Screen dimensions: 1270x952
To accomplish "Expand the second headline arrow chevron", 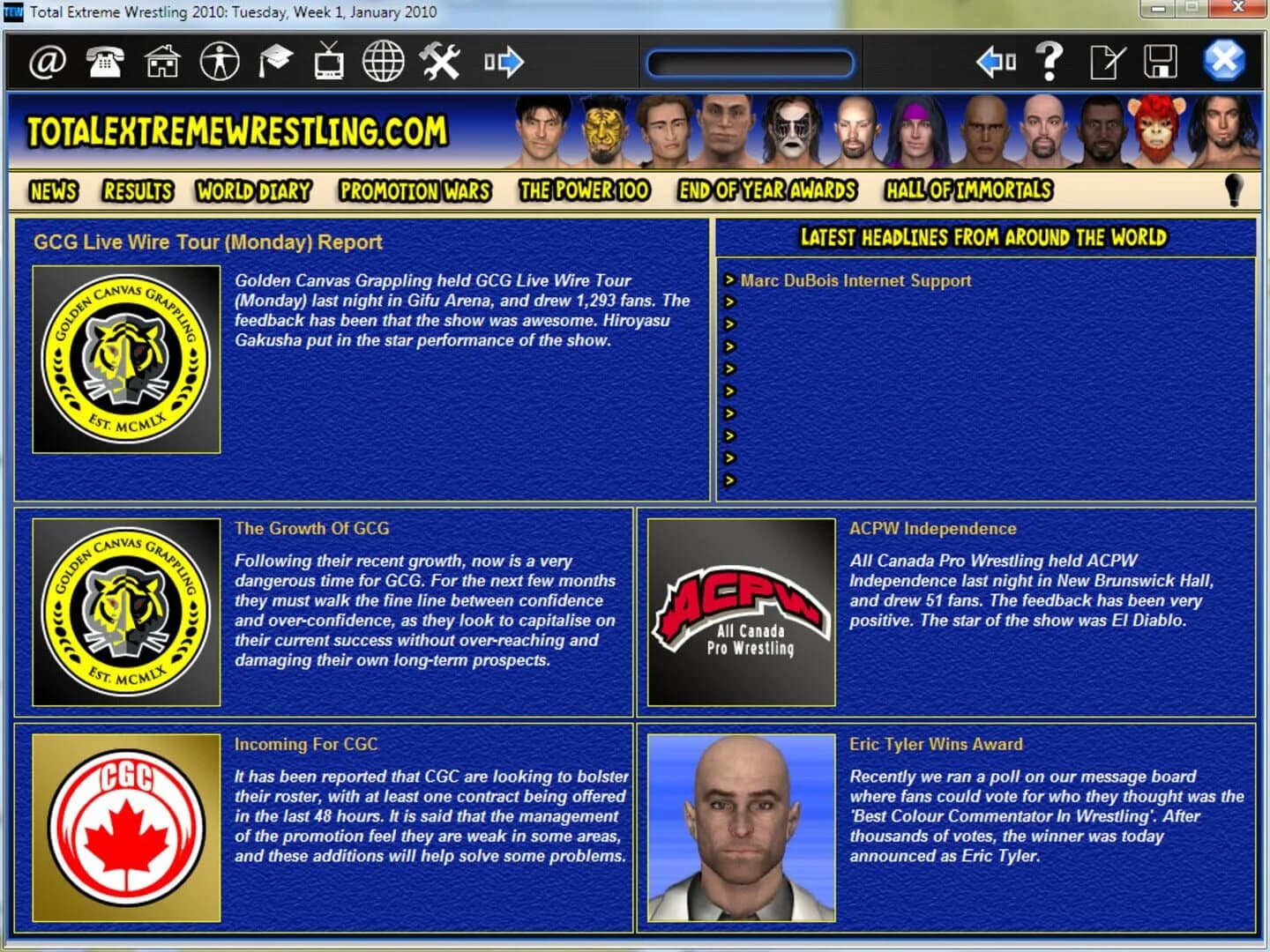I will (x=730, y=302).
